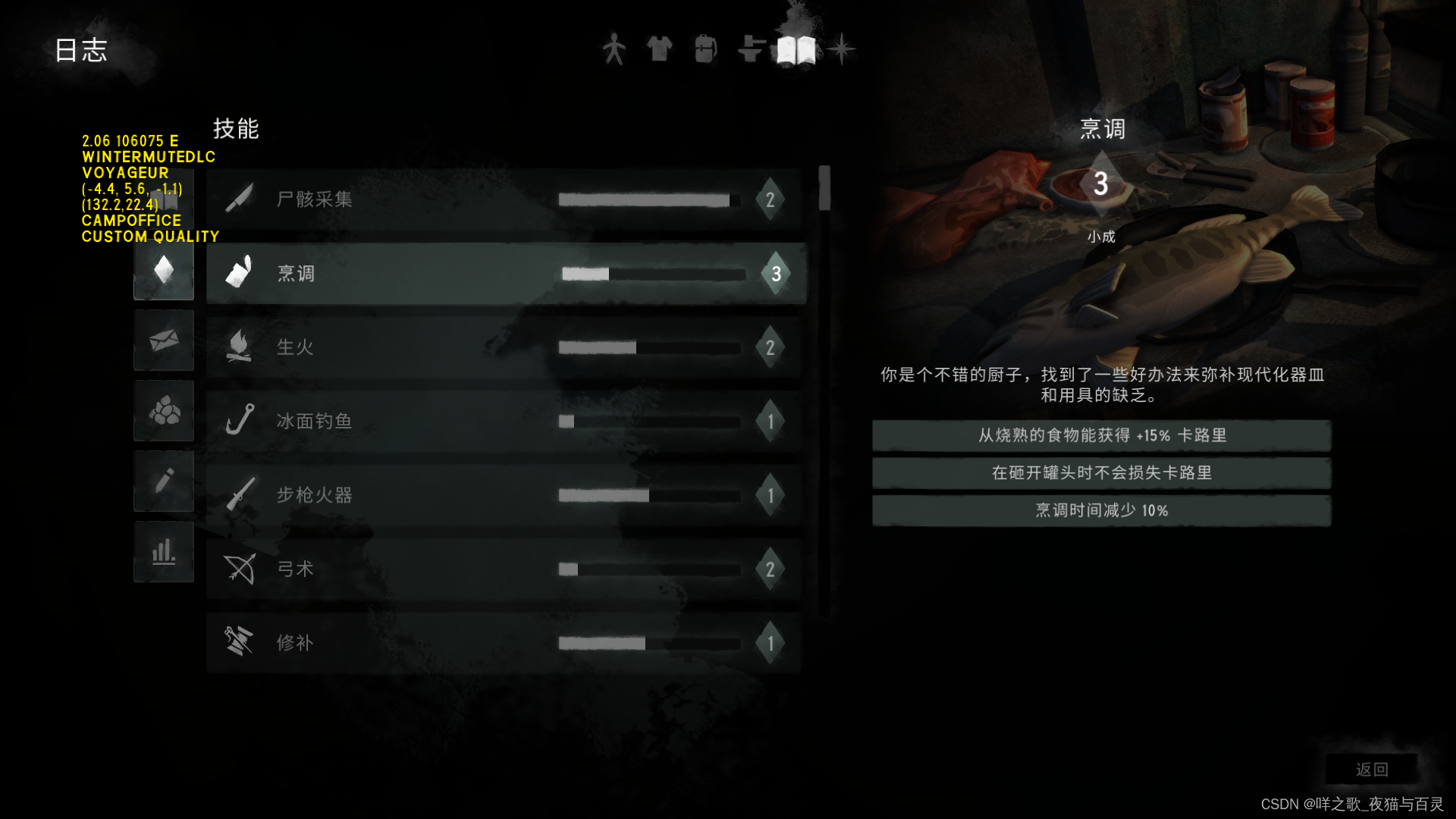This screenshot has width=1456, height=819.
Task: Select the 生火 skill row
Action: click(x=504, y=347)
